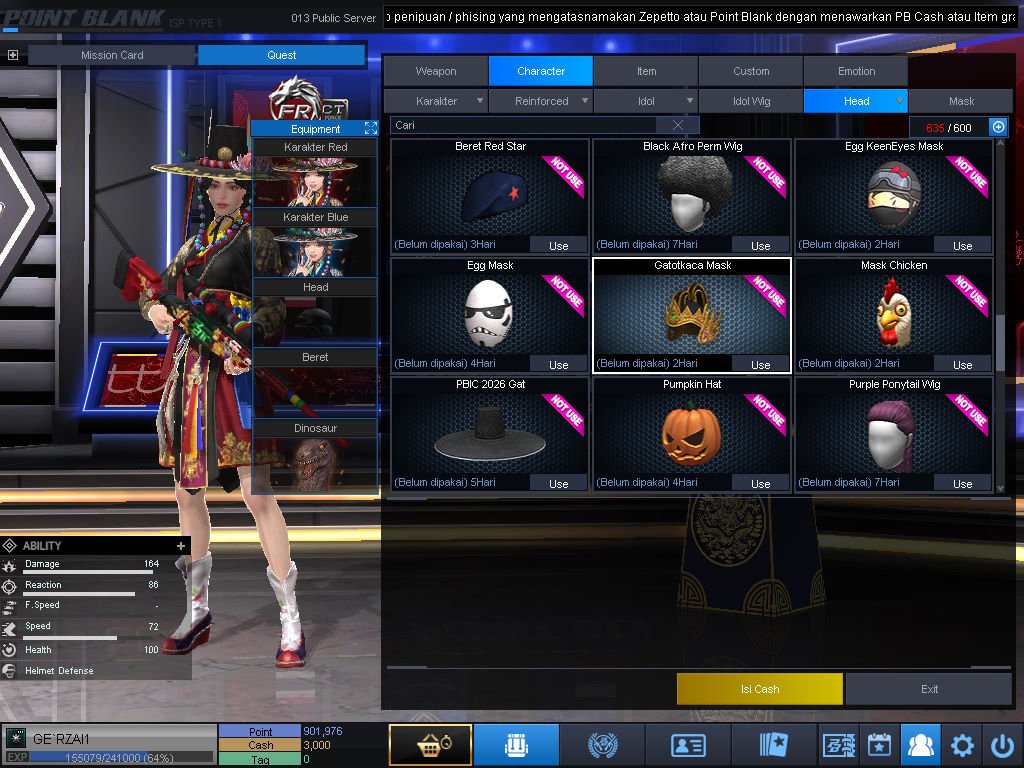Use the Beret Red Star item
1024x768 pixels.
tap(558, 245)
